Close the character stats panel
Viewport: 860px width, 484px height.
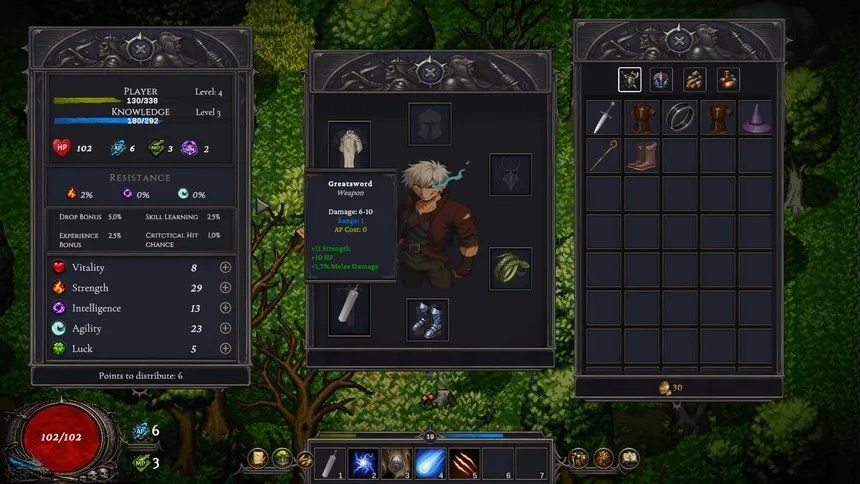(x=141, y=46)
